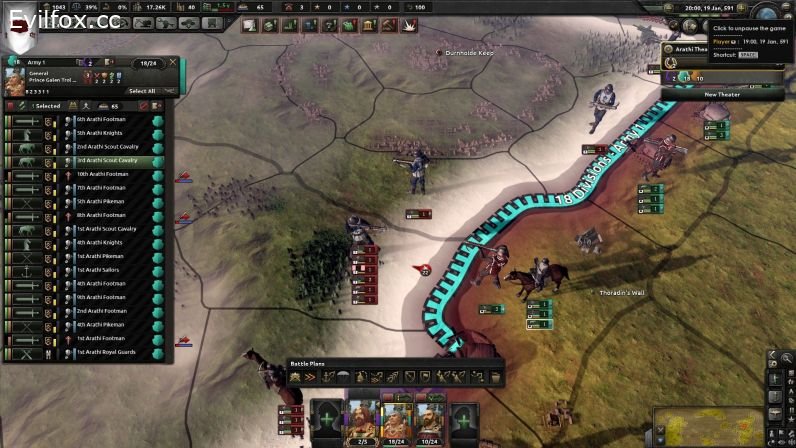Select the 1st Arathi Sailors division
796x448 pixels.
pyautogui.click(x=100, y=270)
